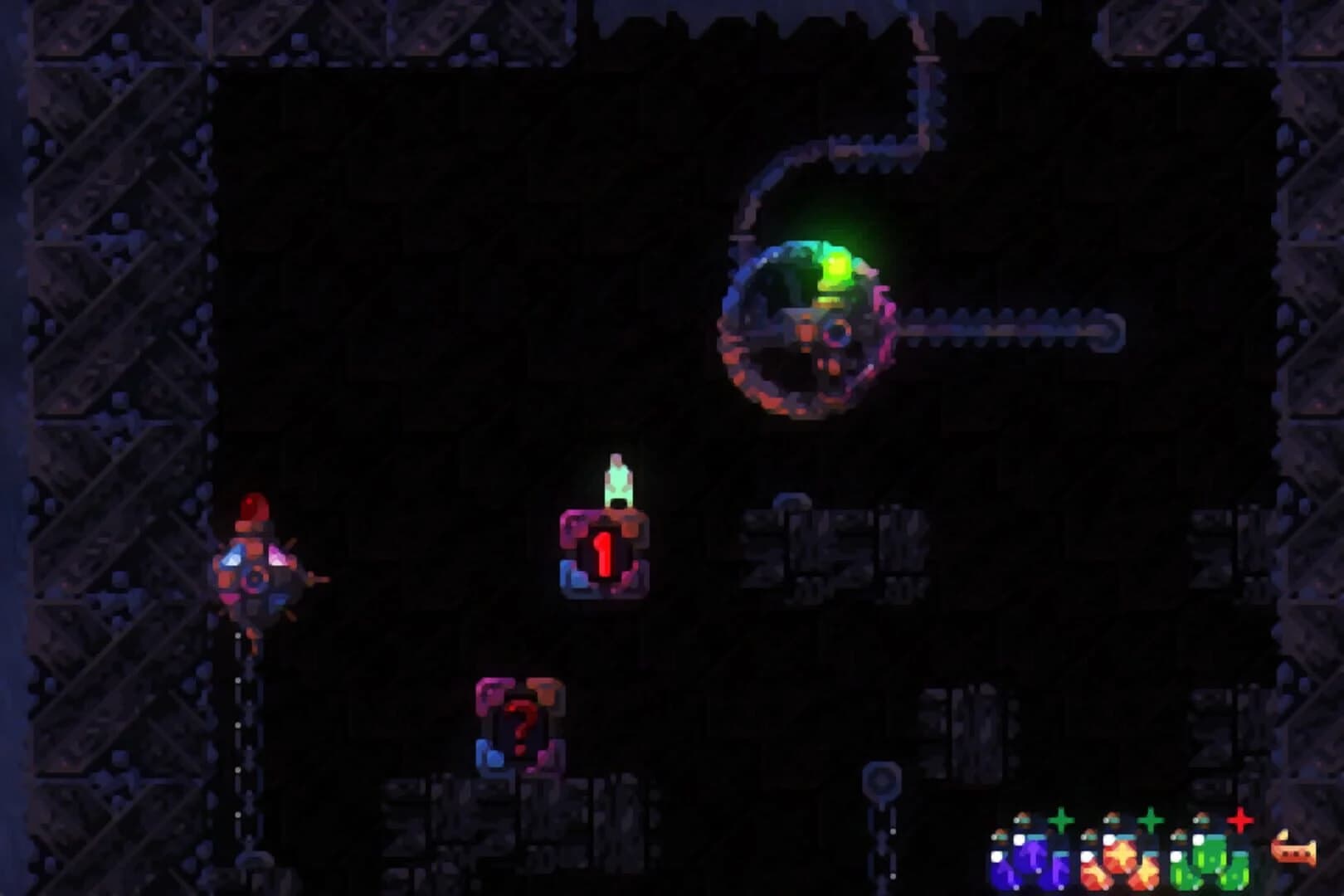Toggle the red plus over the green potions
This screenshot has height=896, width=1344.
tap(1239, 821)
